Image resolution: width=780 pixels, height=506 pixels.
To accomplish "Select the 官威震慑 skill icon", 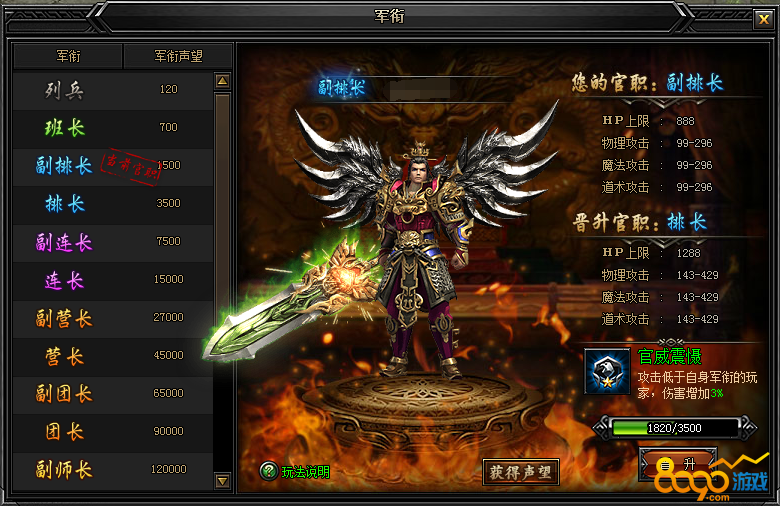I will coord(607,370).
